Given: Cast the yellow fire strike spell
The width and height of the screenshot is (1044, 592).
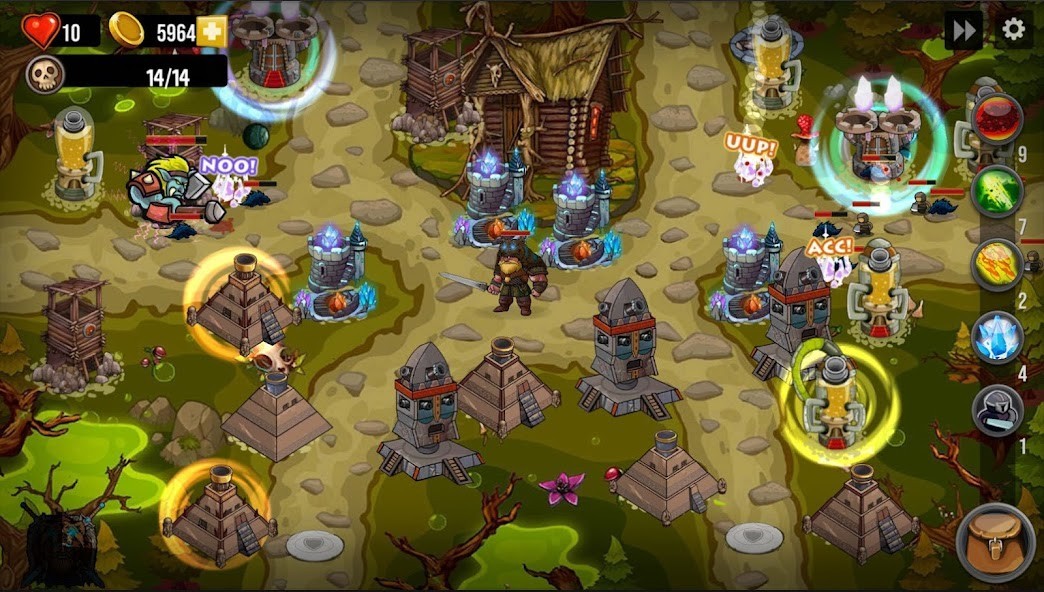Looking at the screenshot, I should click(x=997, y=264).
